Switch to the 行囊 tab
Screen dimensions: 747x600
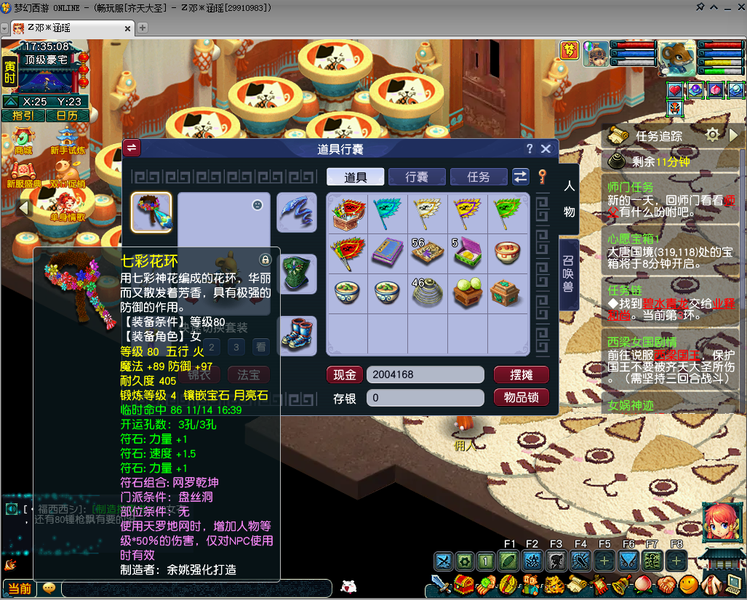click(417, 177)
